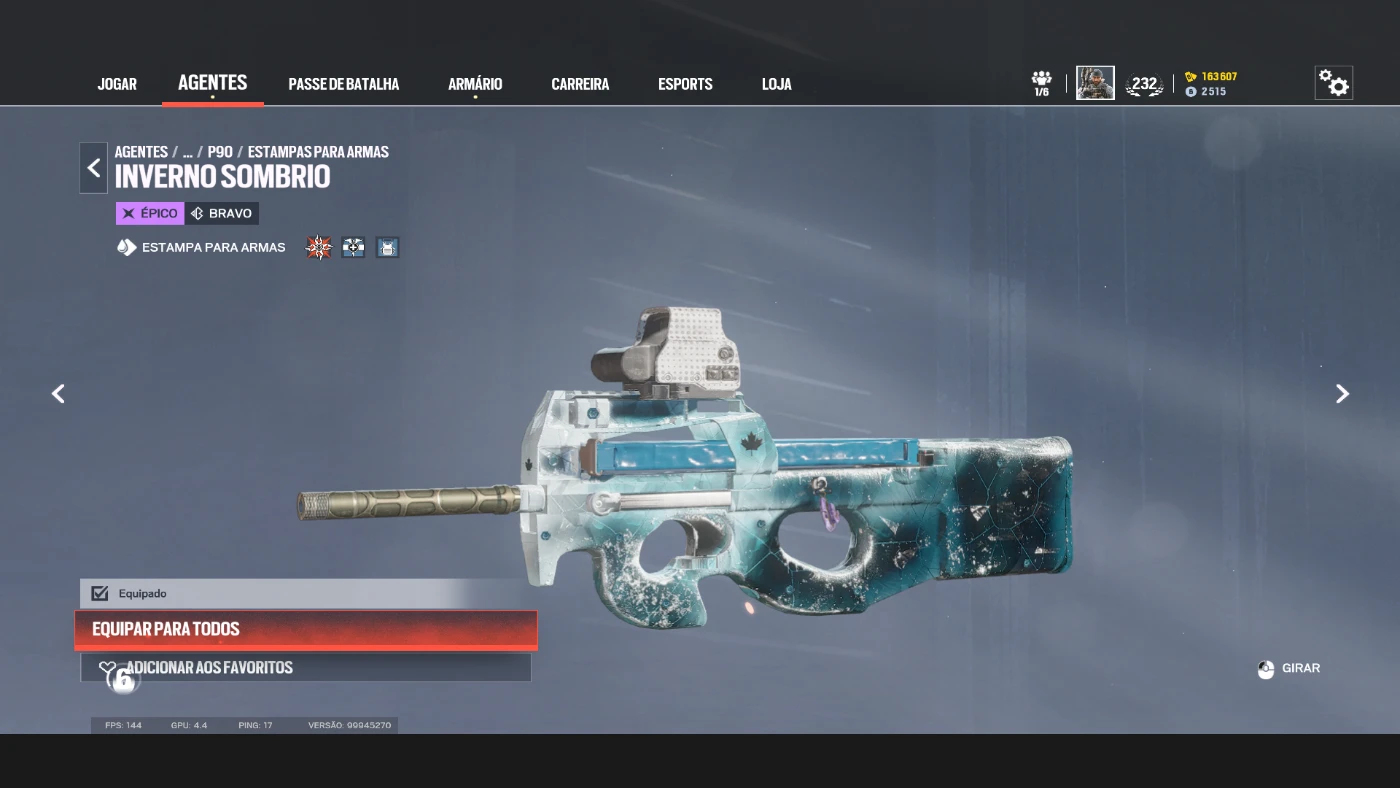Follow the Agentes breadcrumb link
This screenshot has width=1400, height=788.
(141, 152)
